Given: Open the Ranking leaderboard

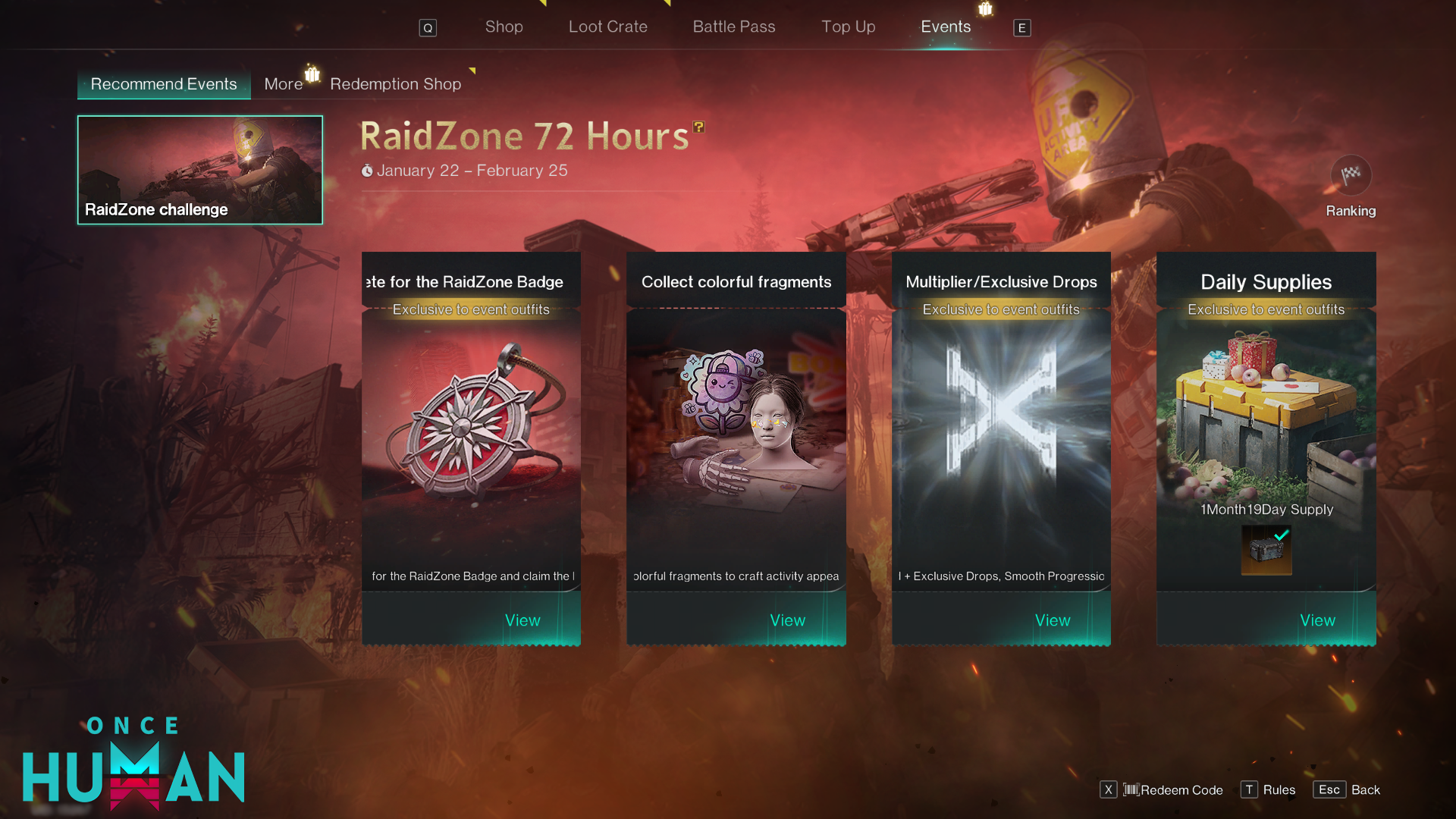Looking at the screenshot, I should click(1351, 186).
